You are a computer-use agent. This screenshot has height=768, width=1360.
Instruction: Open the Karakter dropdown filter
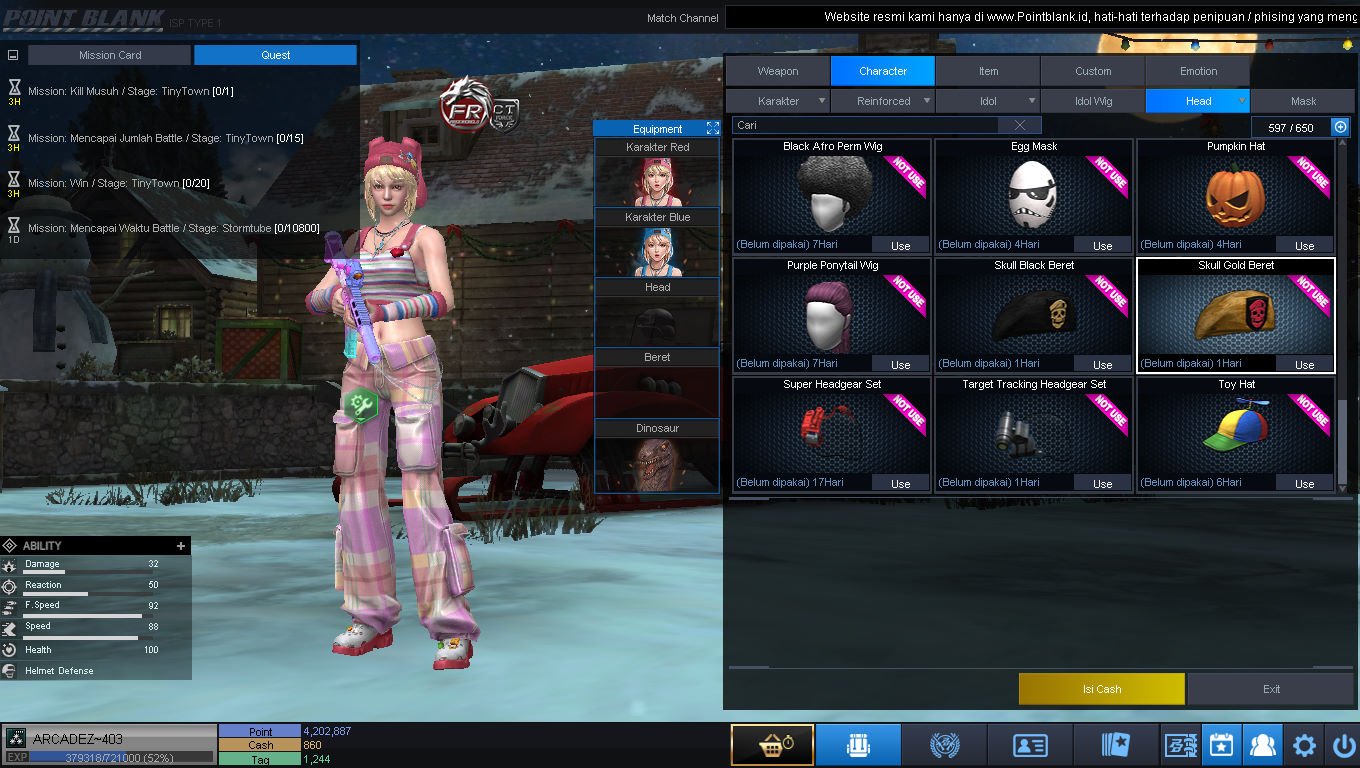pyautogui.click(x=778, y=101)
